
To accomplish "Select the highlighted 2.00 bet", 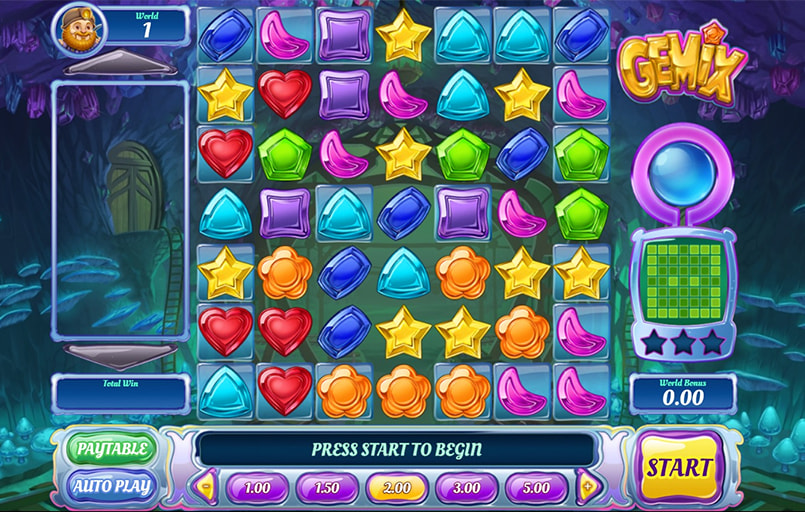I will [397, 488].
